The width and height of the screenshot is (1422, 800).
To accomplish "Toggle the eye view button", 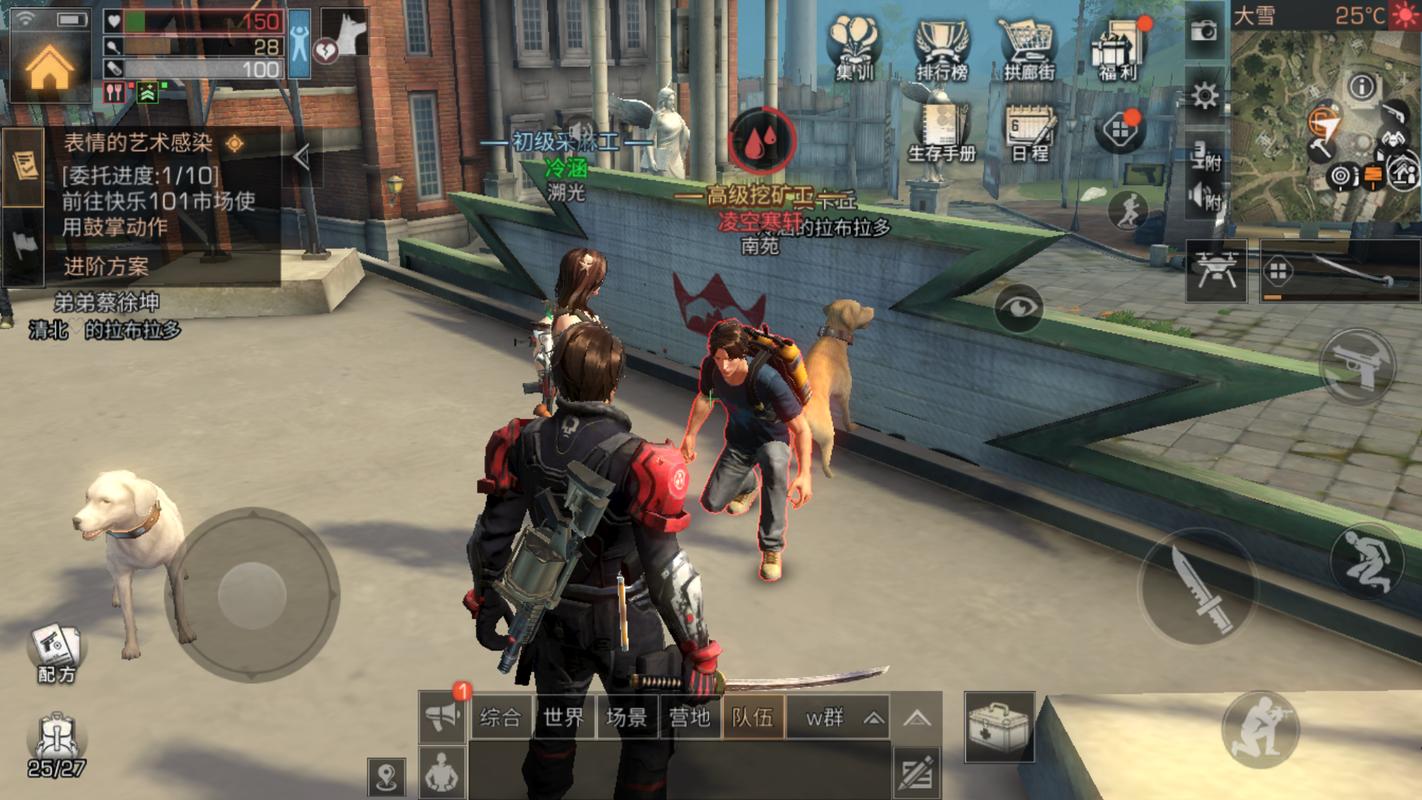I will (x=1018, y=308).
